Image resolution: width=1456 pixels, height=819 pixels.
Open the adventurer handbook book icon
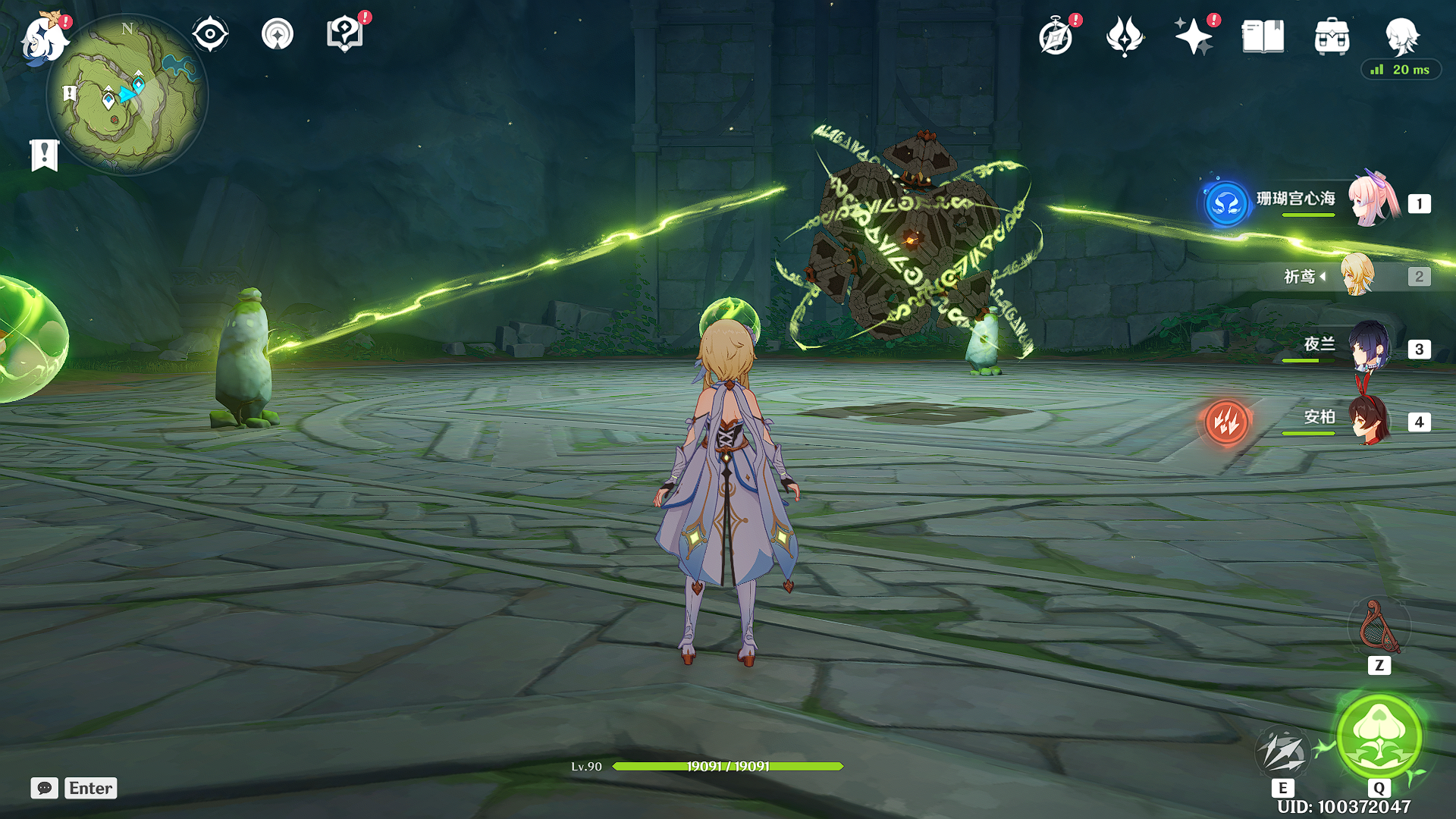pyautogui.click(x=1263, y=36)
